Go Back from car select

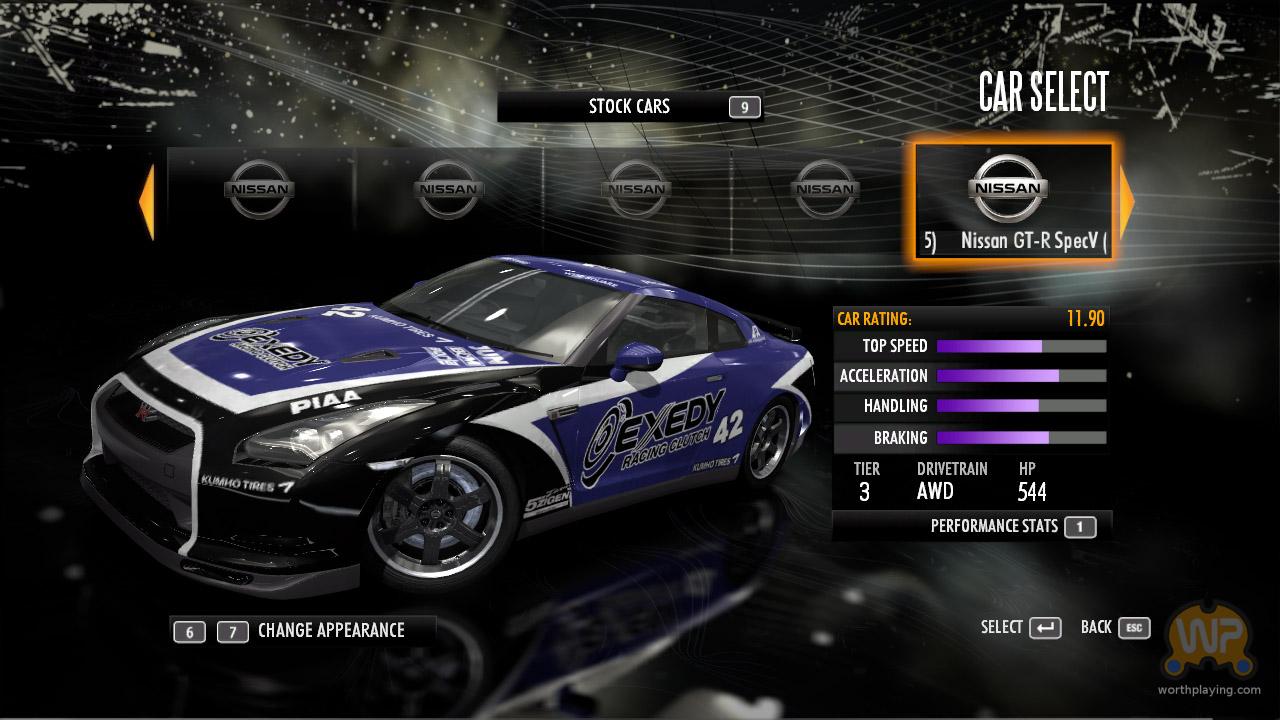[x=1114, y=628]
